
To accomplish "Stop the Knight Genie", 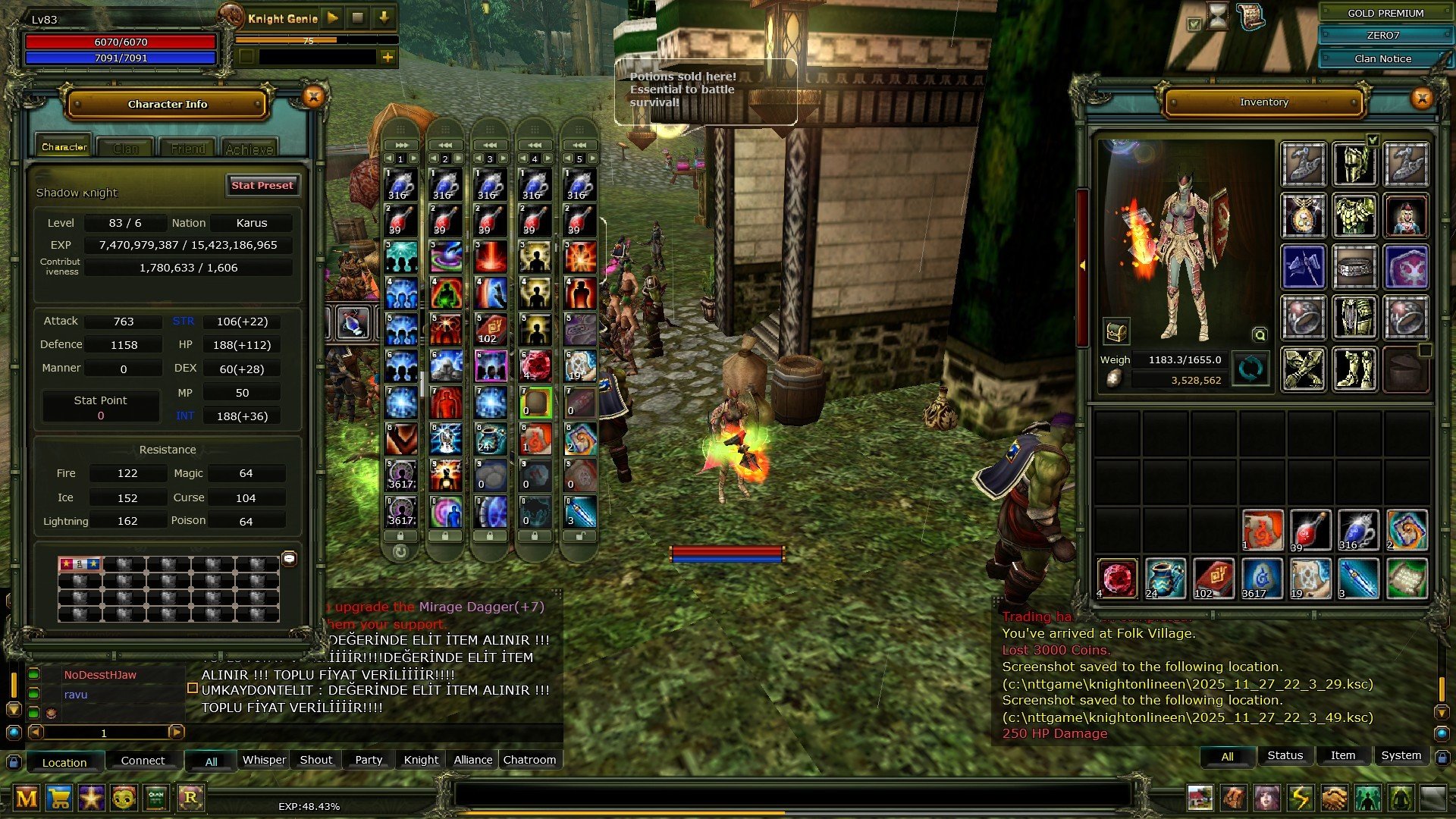I will click(358, 17).
